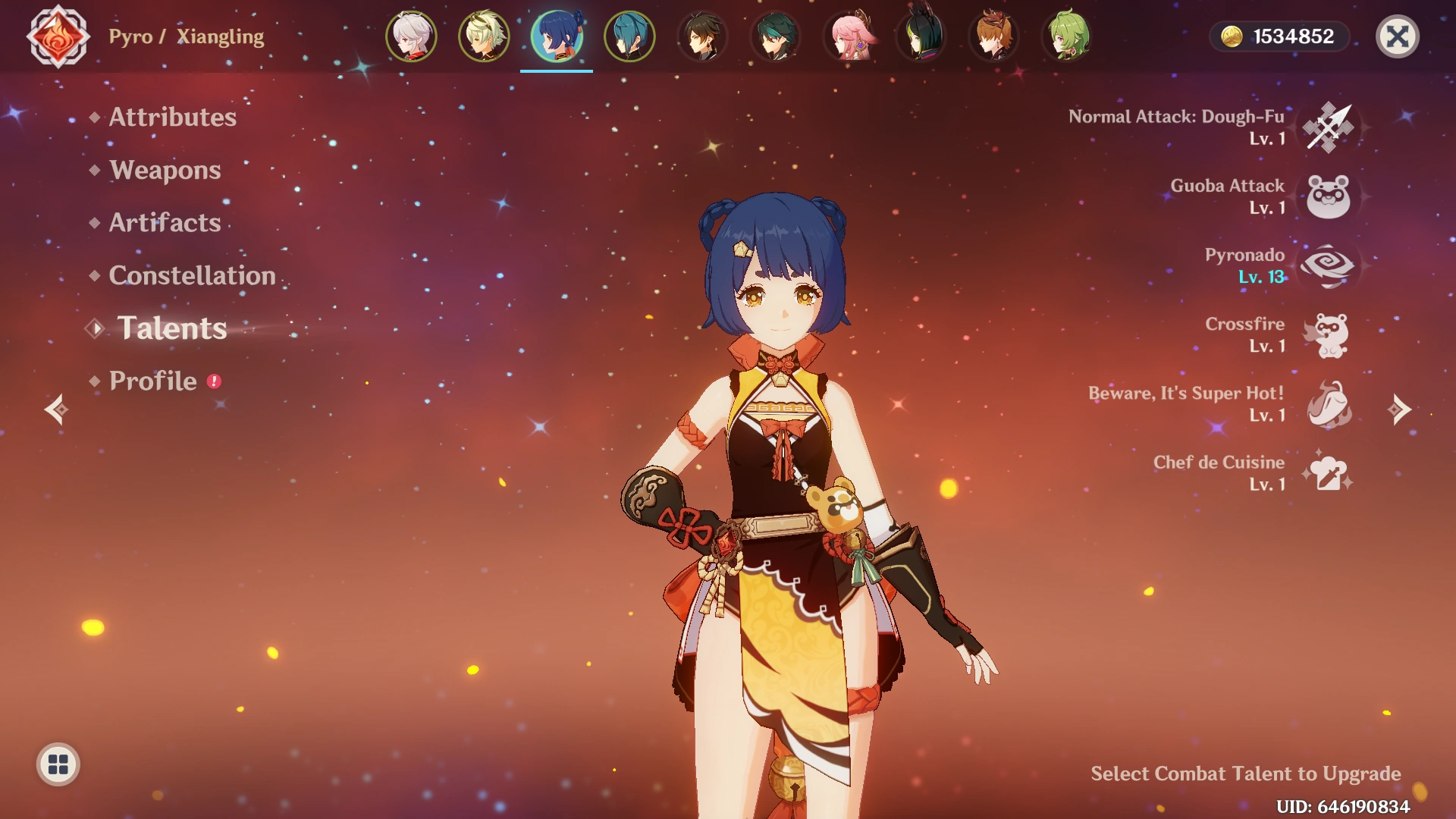Switch to Zhongli's character portrait
The width and height of the screenshot is (1456, 819).
tap(701, 35)
